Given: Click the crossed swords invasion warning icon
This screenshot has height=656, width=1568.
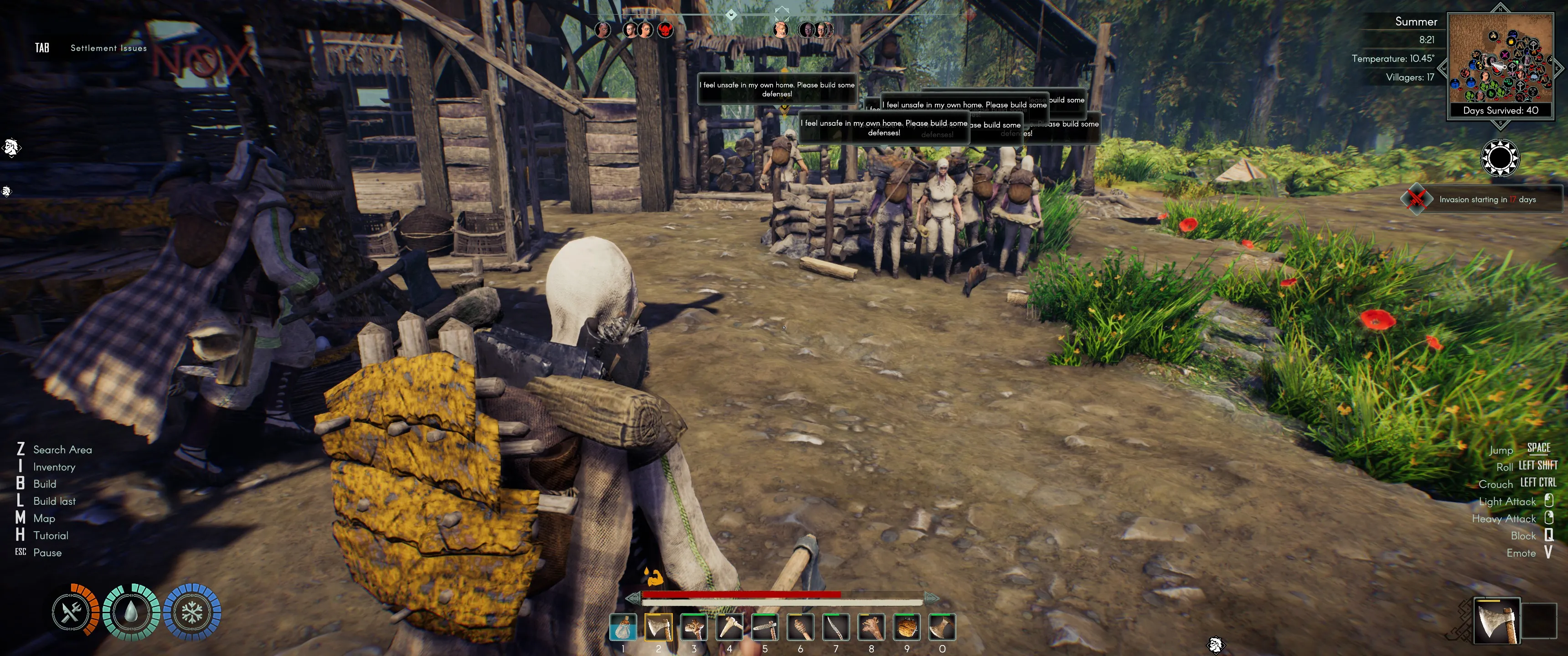Looking at the screenshot, I should point(1416,199).
